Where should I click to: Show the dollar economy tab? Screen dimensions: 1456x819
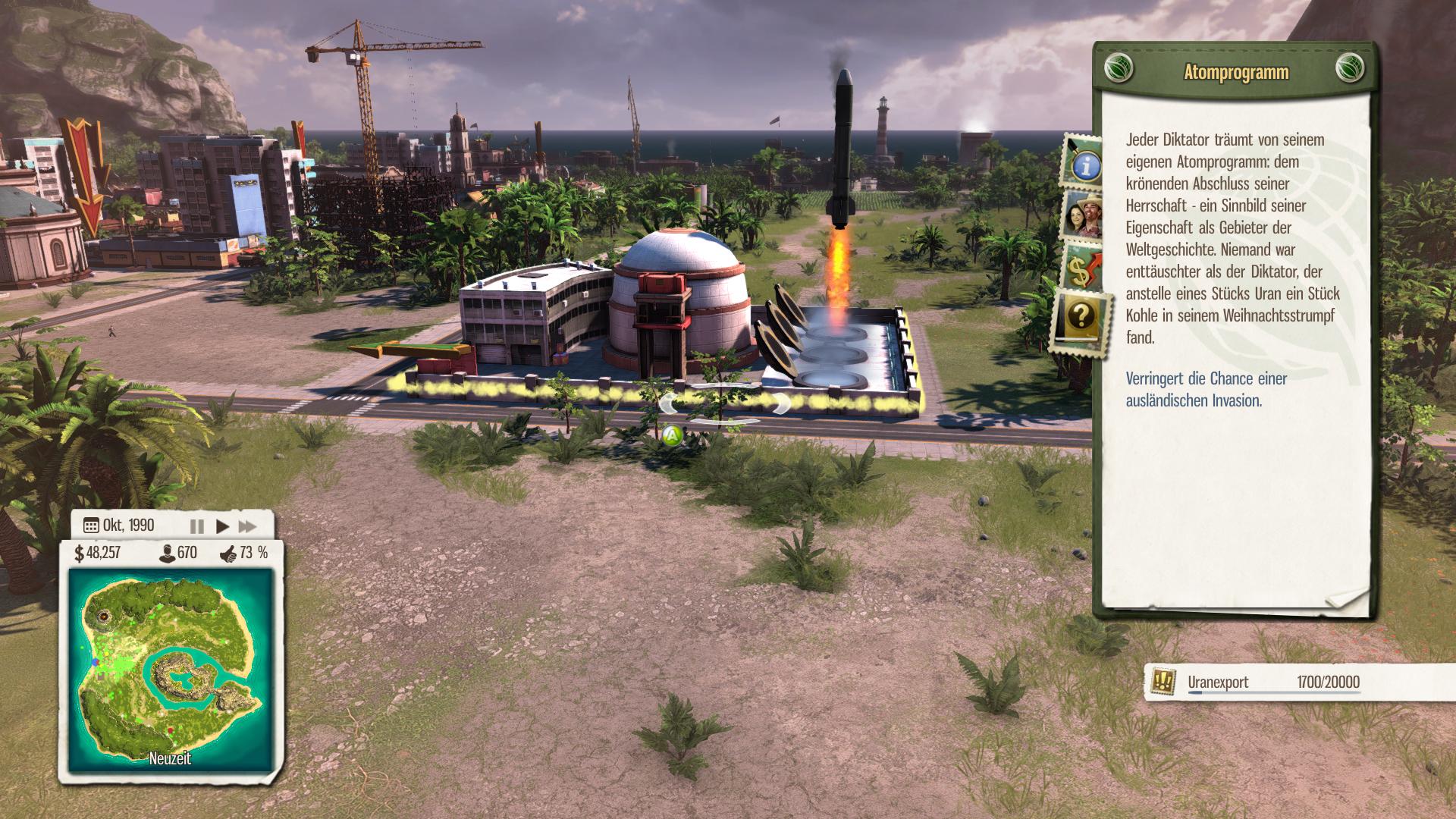click(1084, 268)
